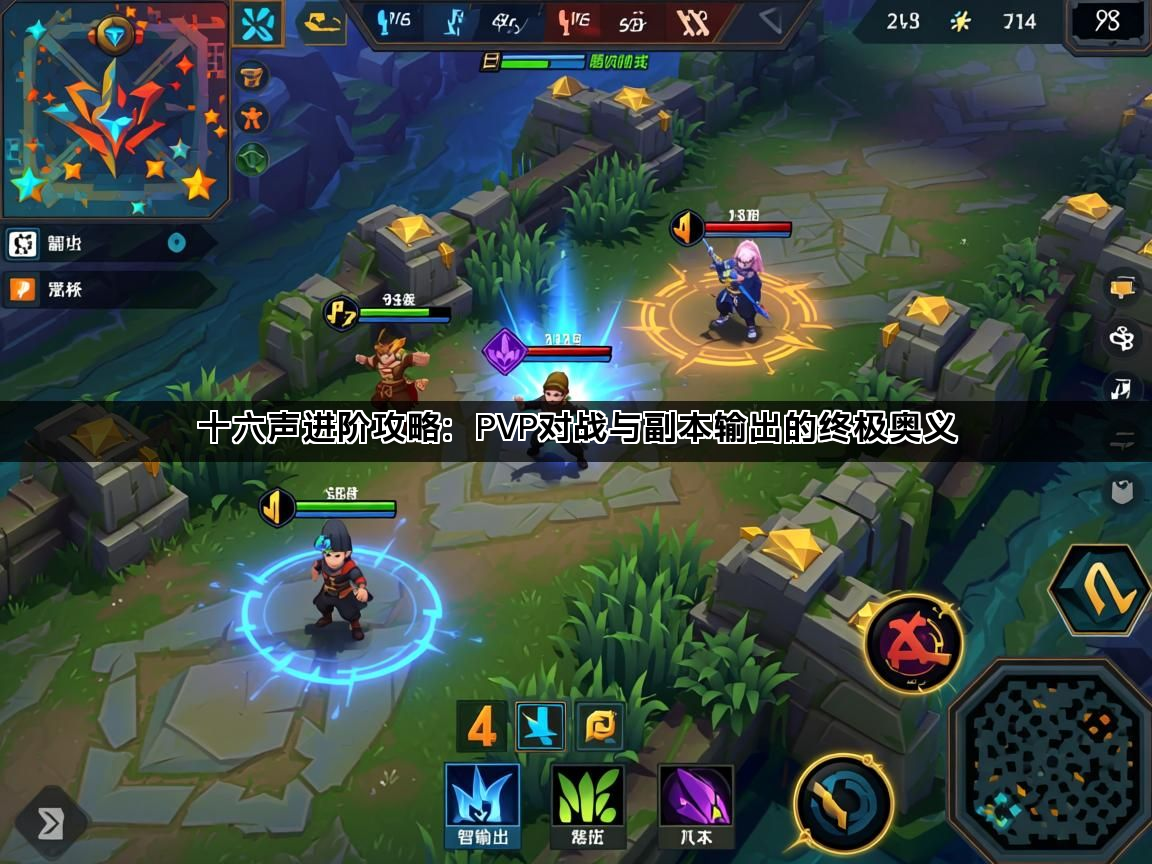
Task: Click the music note icon in the side column
Action: [x=1121, y=388]
